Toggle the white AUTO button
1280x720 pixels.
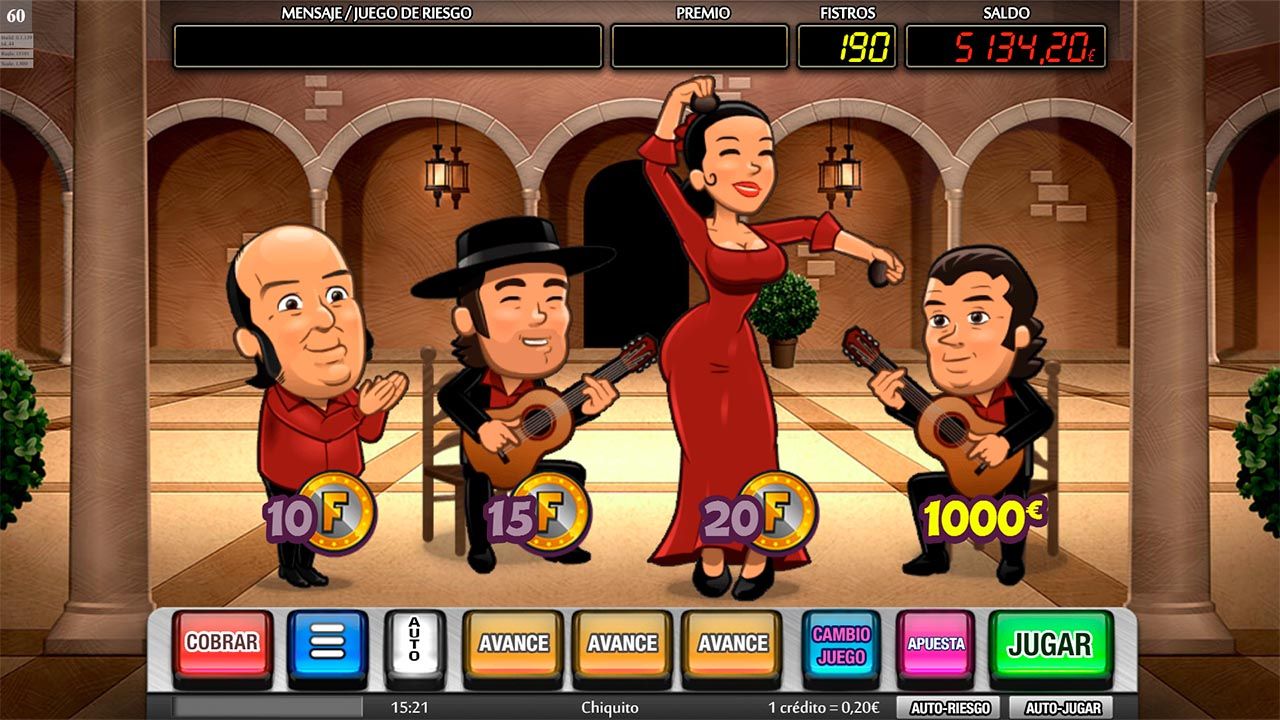[x=414, y=643]
